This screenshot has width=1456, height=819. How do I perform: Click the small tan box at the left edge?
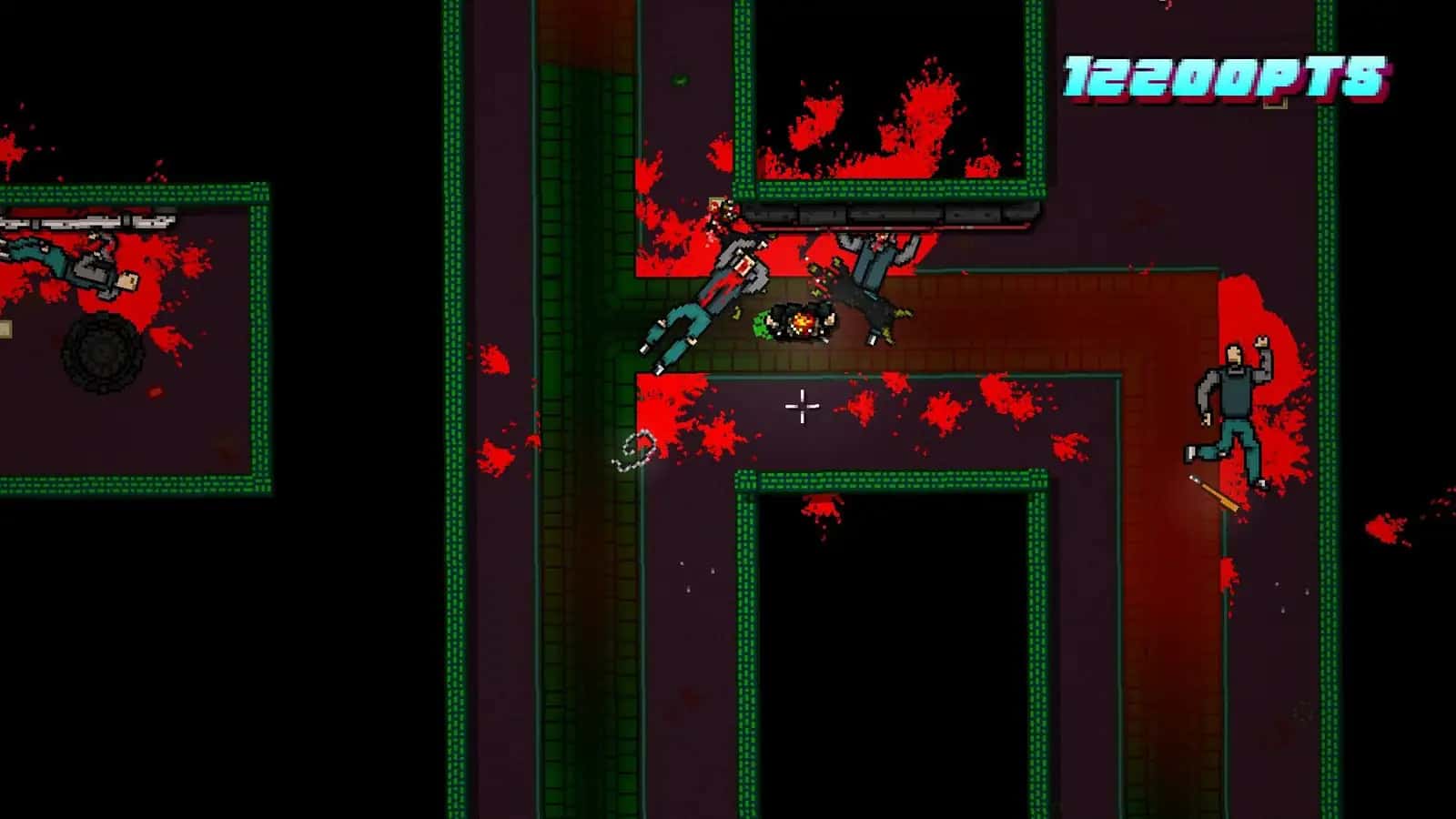(5, 329)
